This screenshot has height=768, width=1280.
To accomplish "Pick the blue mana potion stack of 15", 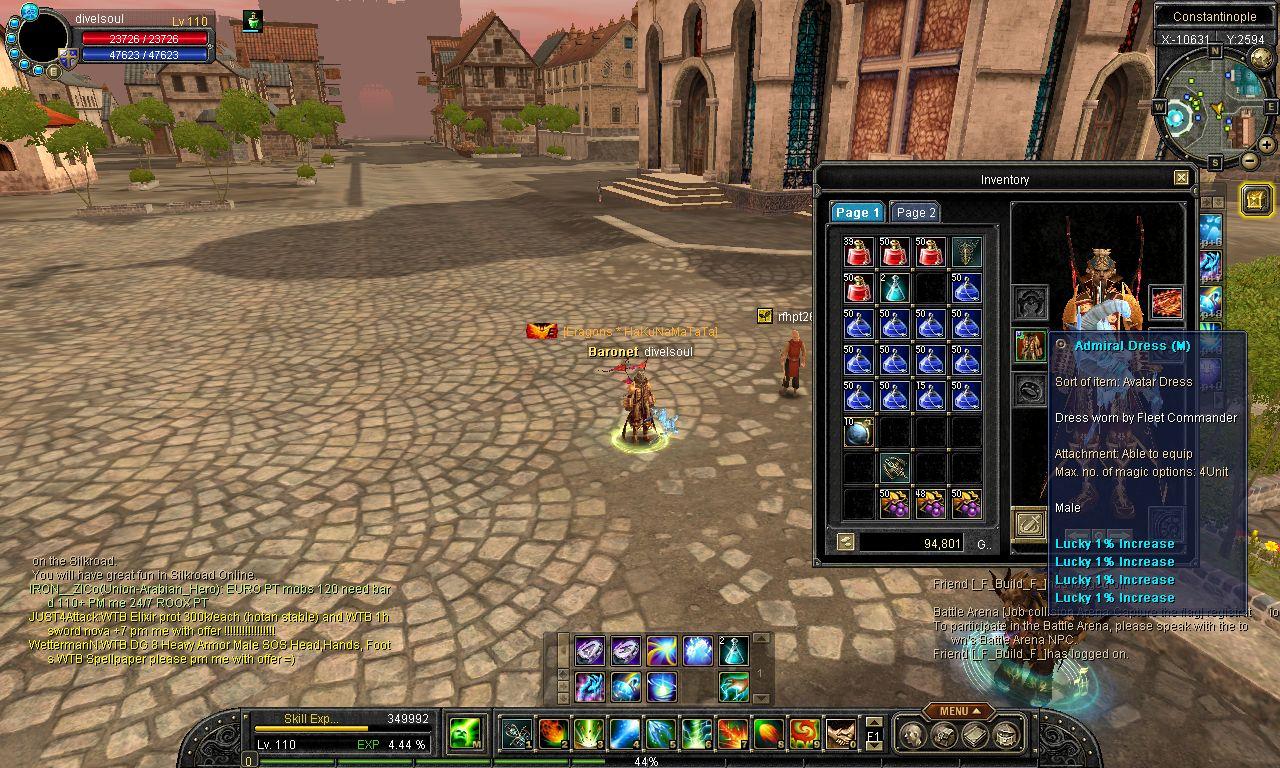I will (x=930, y=397).
